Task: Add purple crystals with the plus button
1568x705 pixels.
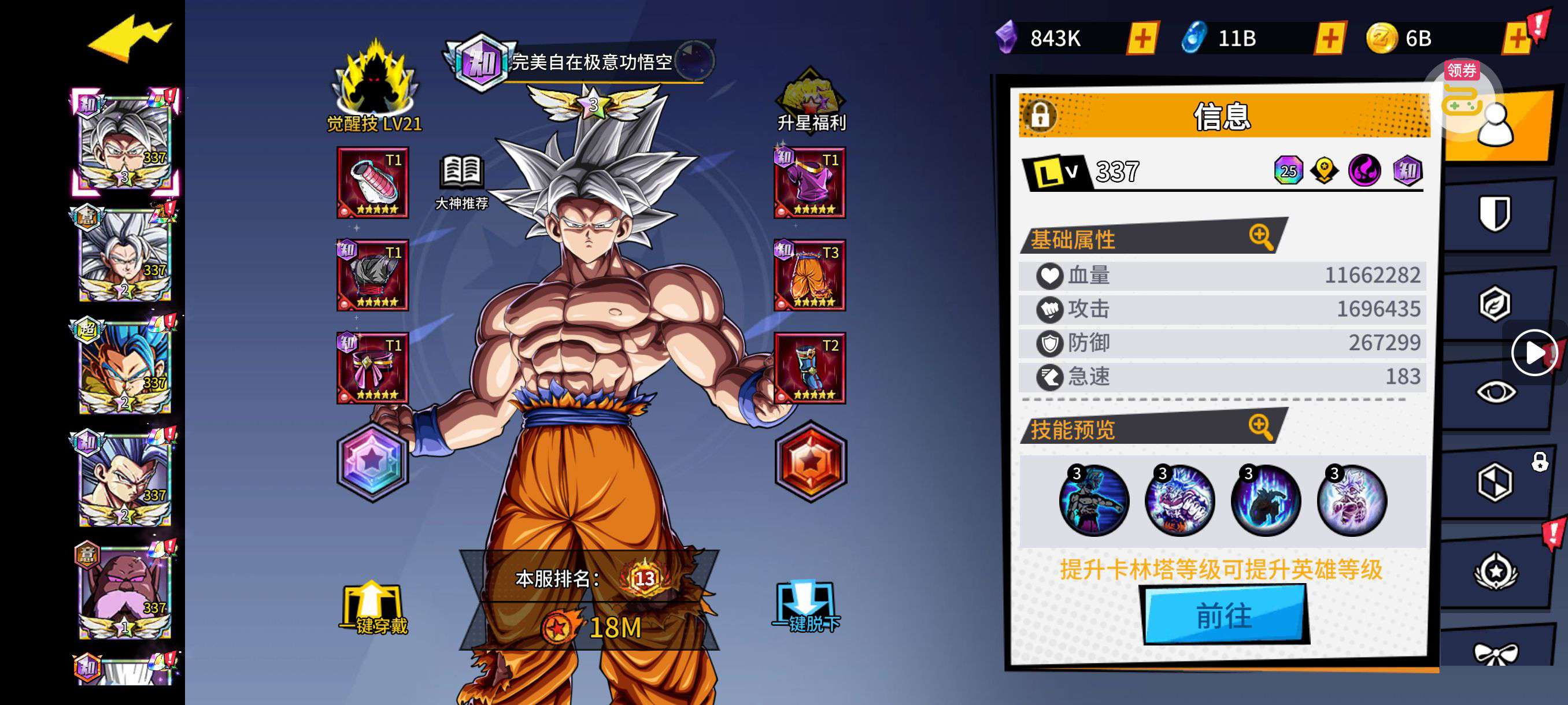Action: [1142, 39]
